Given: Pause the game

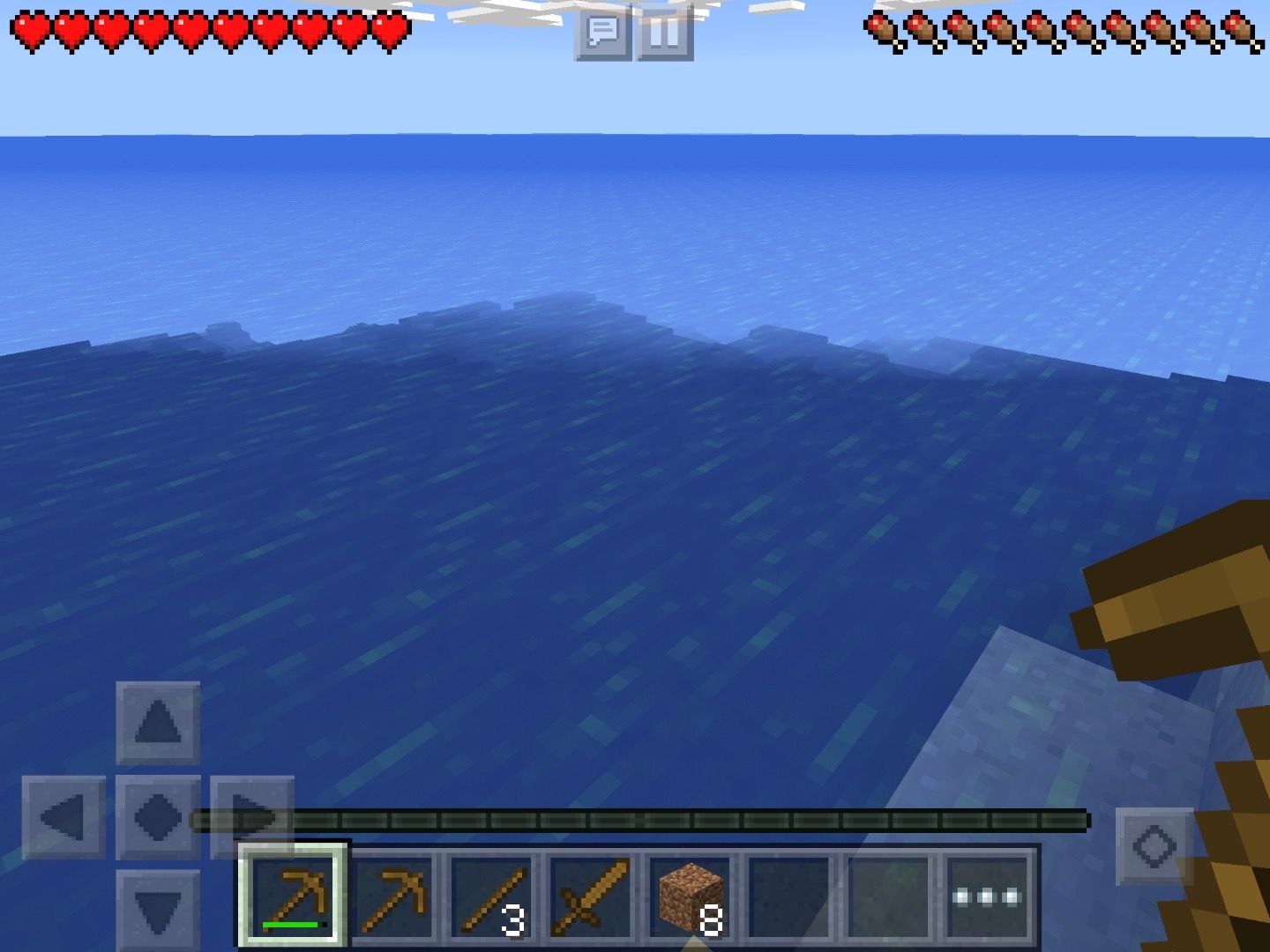Looking at the screenshot, I should 664,33.
